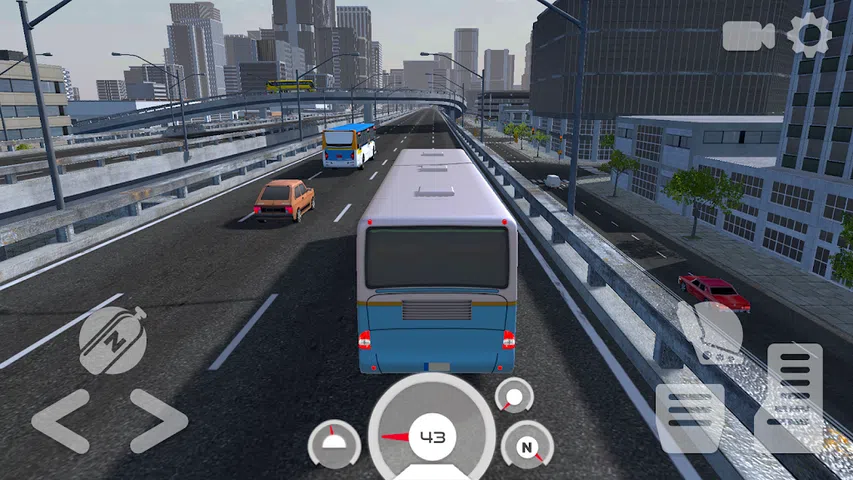Tap the brake pedal

click(x=689, y=417)
